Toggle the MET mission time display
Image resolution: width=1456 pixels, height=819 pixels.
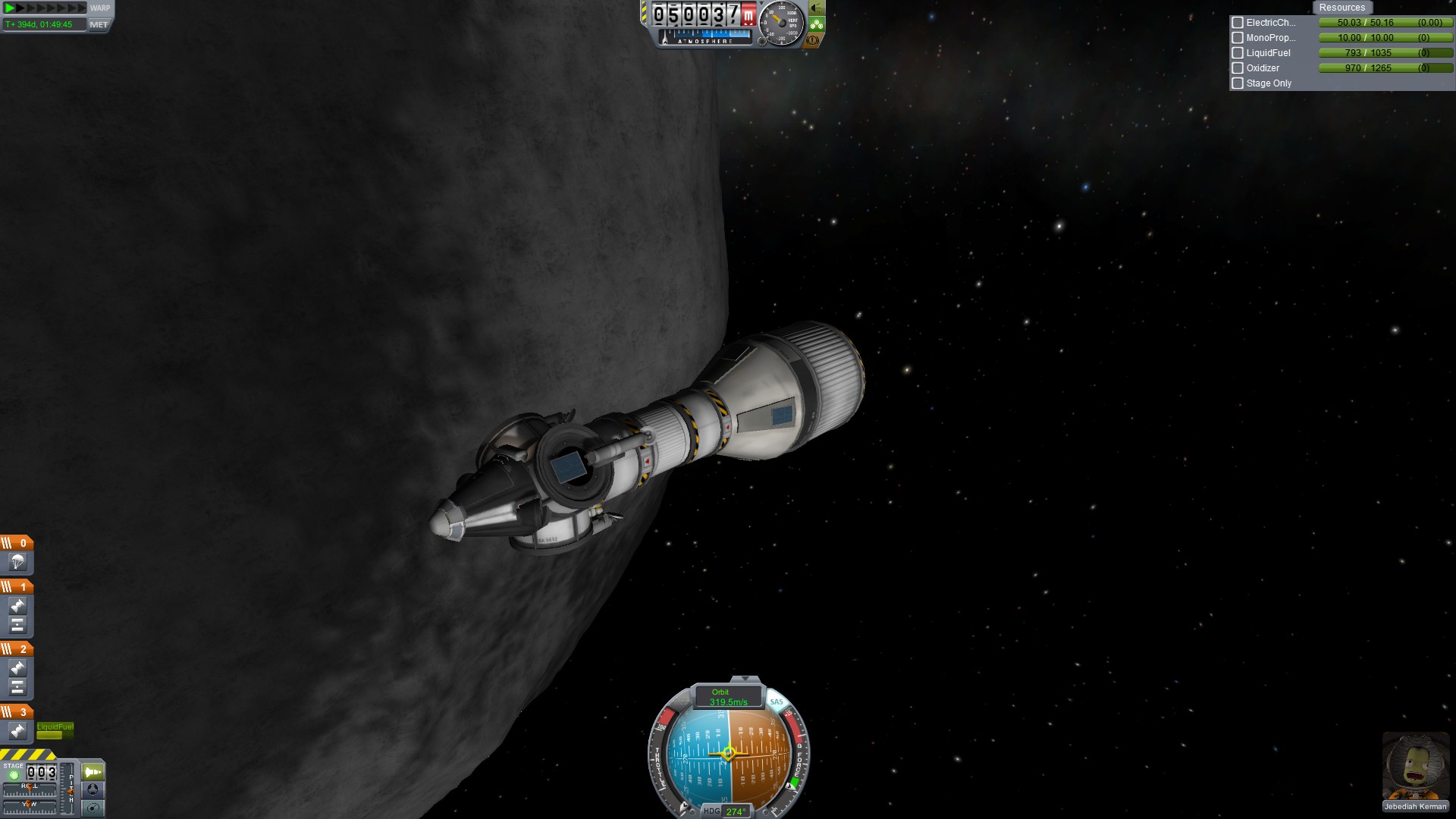click(99, 24)
